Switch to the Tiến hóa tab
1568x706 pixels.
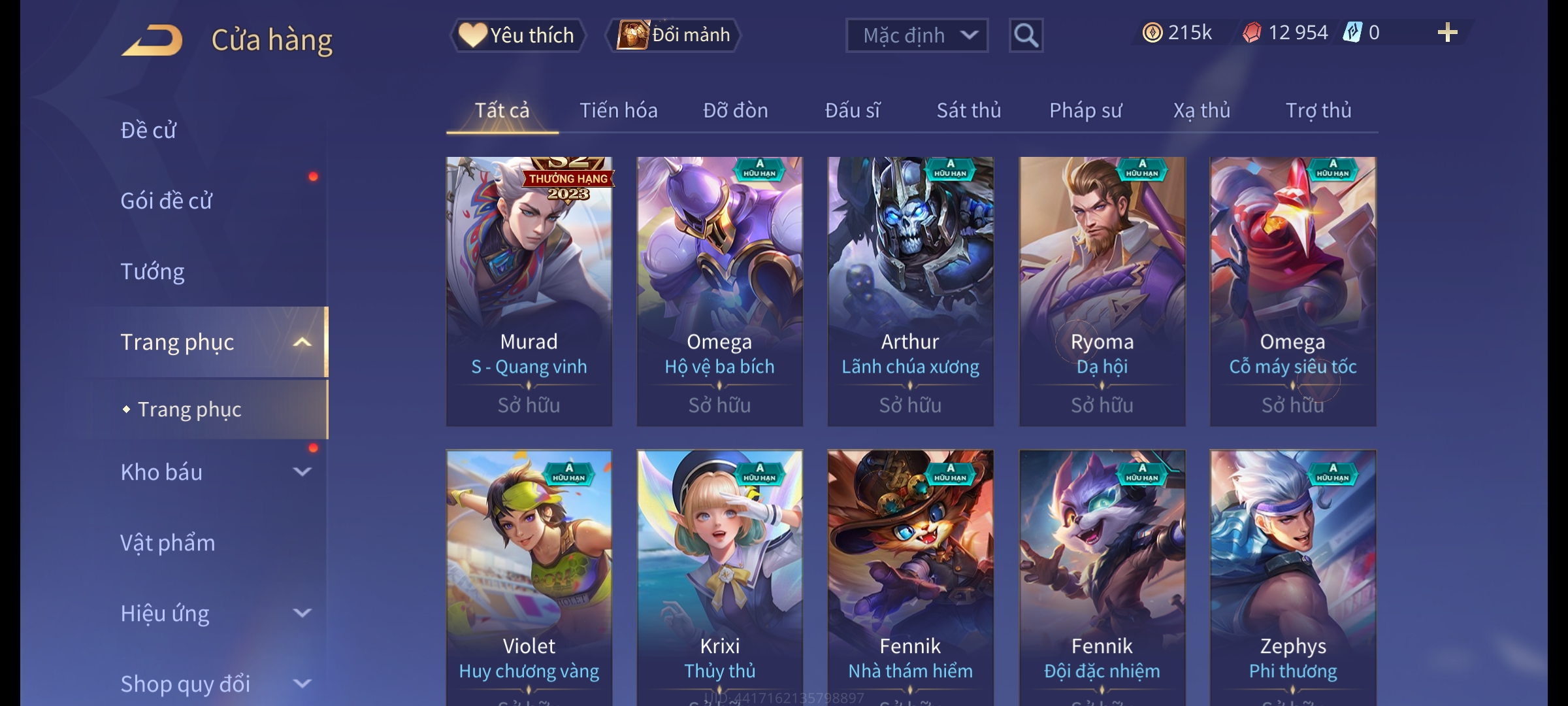618,110
